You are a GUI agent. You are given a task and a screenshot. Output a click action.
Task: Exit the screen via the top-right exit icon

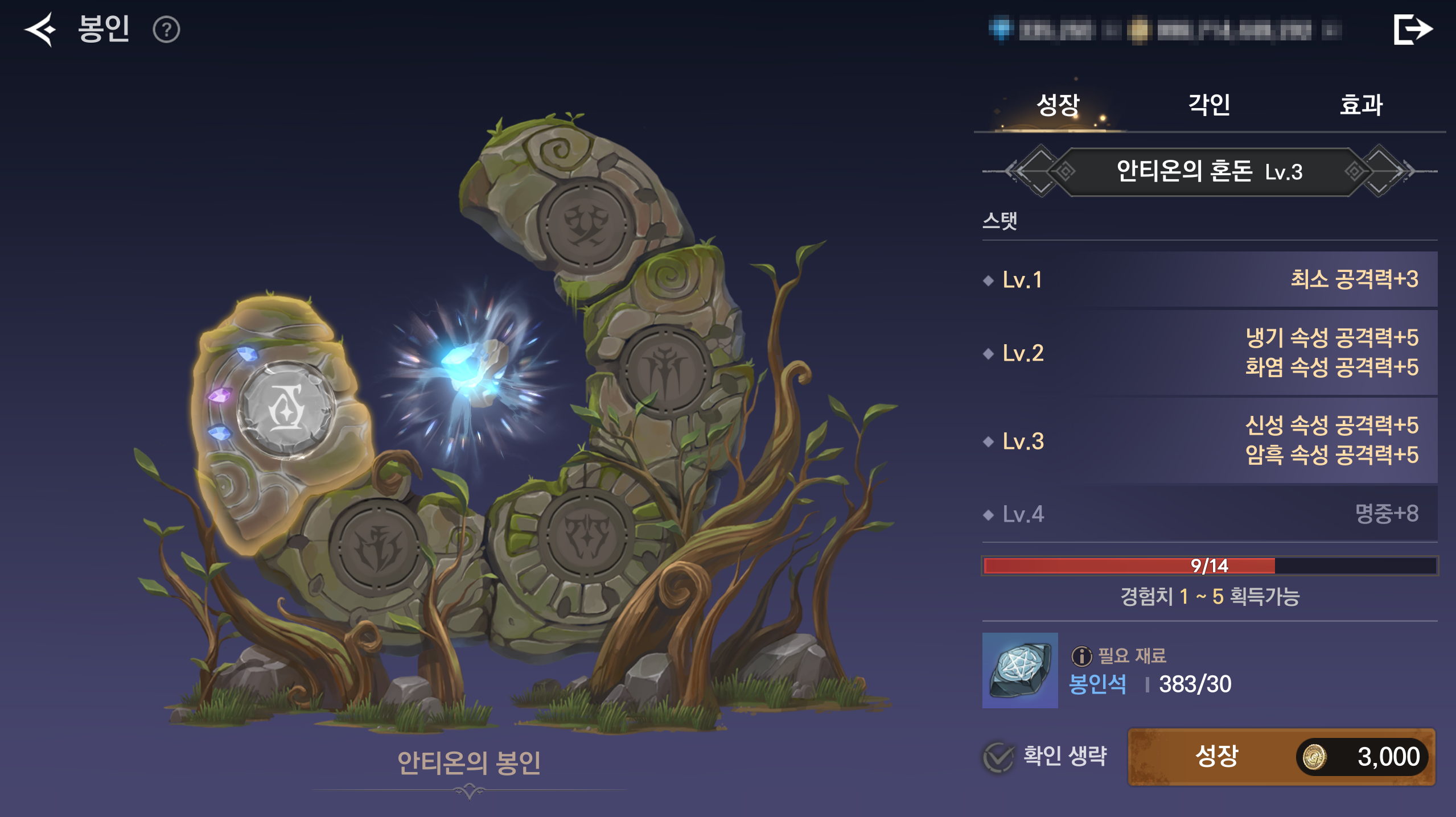point(1412,30)
